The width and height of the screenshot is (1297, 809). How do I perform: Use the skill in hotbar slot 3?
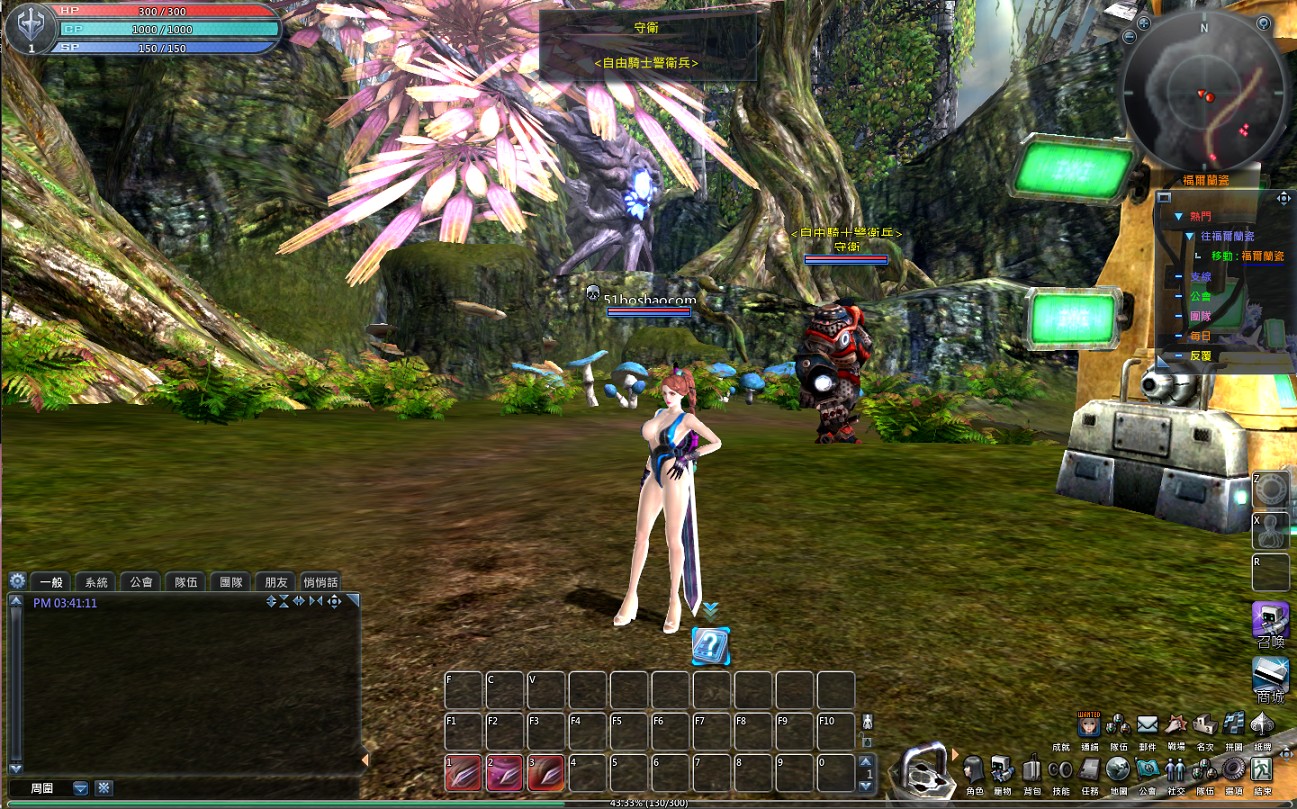(546, 774)
